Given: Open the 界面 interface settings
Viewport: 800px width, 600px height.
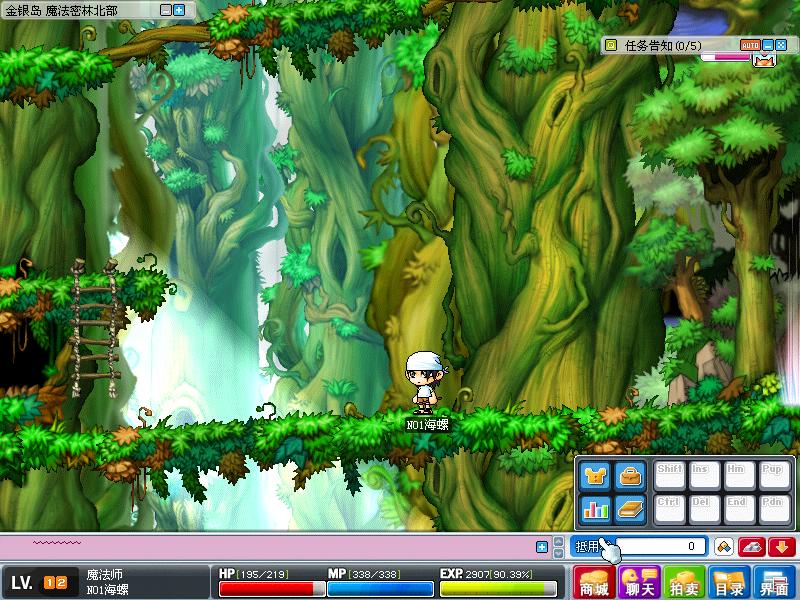Looking at the screenshot, I should (x=775, y=582).
